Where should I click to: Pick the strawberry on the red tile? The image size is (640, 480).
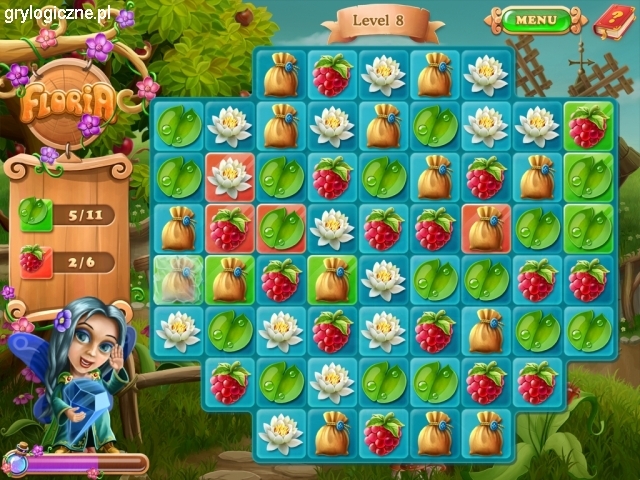(230, 229)
